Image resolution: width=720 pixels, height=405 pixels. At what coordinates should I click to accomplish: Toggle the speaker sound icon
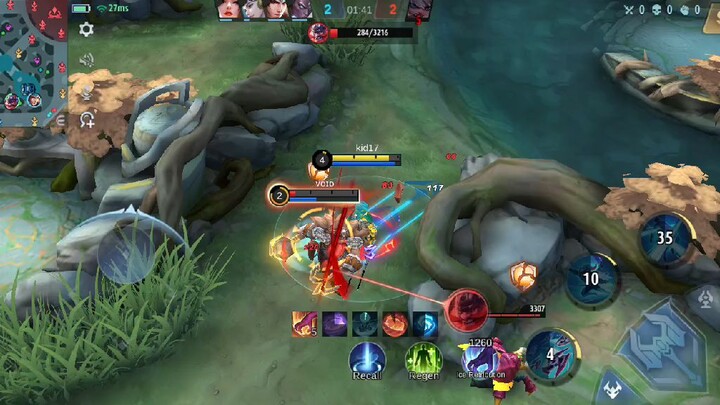coord(87,60)
